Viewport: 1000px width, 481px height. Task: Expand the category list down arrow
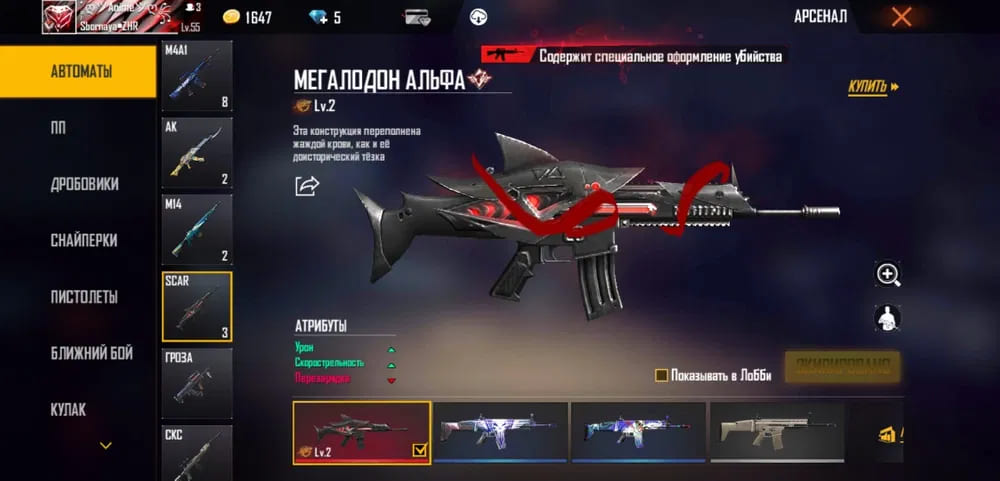[105, 445]
